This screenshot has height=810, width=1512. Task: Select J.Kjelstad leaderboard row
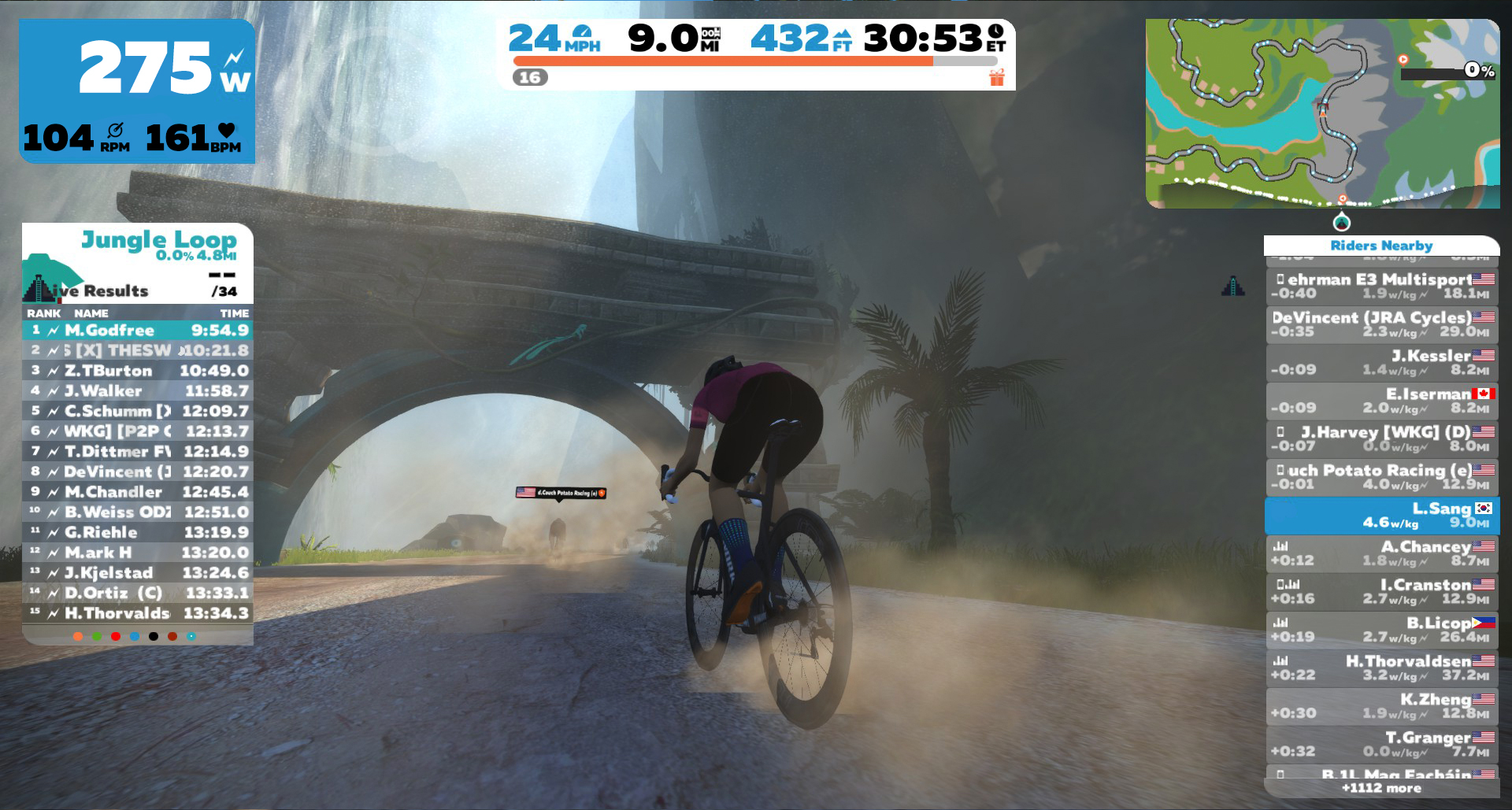click(x=138, y=573)
